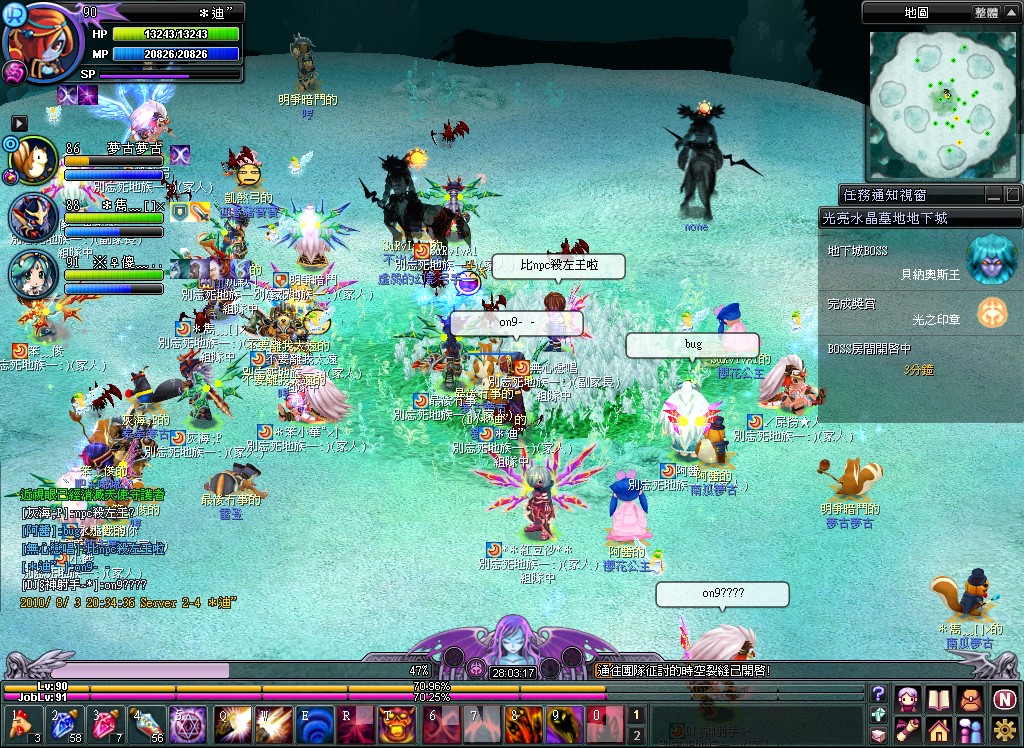Screen dimensions: 1024x748
Task: Use the pink potion in slot 3
Action: [103, 722]
